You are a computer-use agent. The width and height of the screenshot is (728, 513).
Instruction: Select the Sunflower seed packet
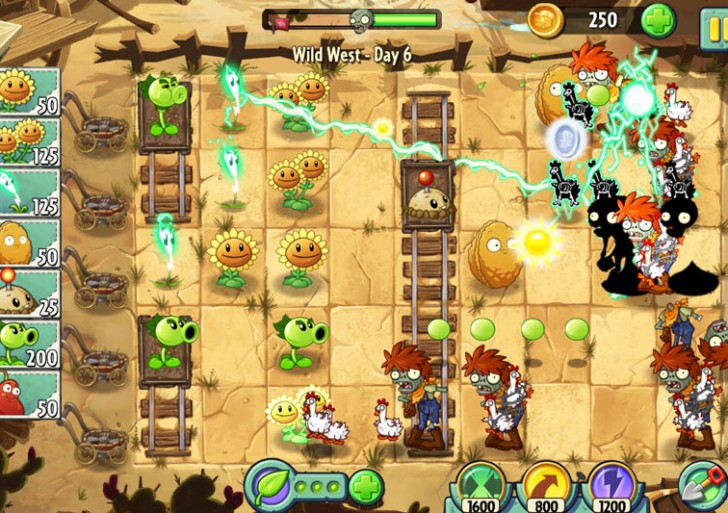28,92
